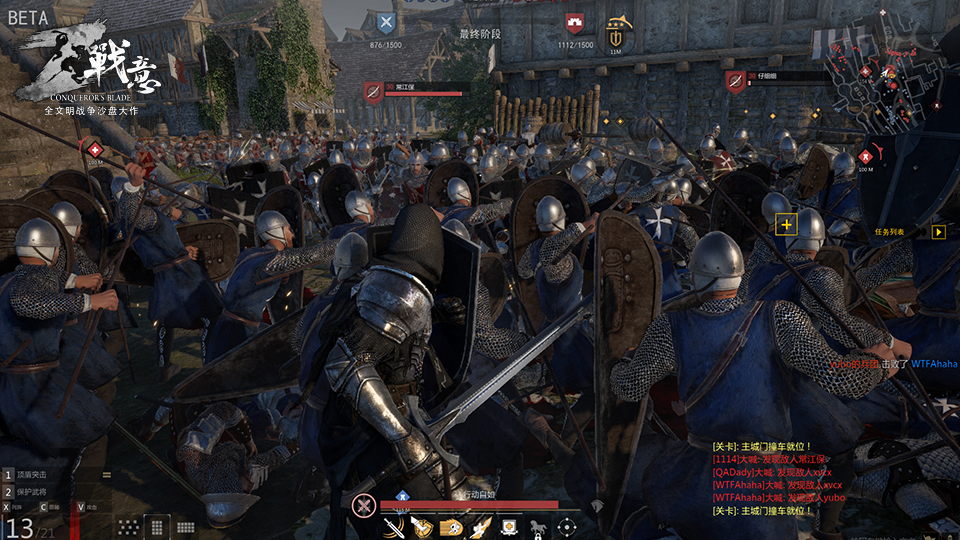Image resolution: width=960 pixels, height=540 pixels.
Task: Select the shield bash unit order
Action: 40,474
